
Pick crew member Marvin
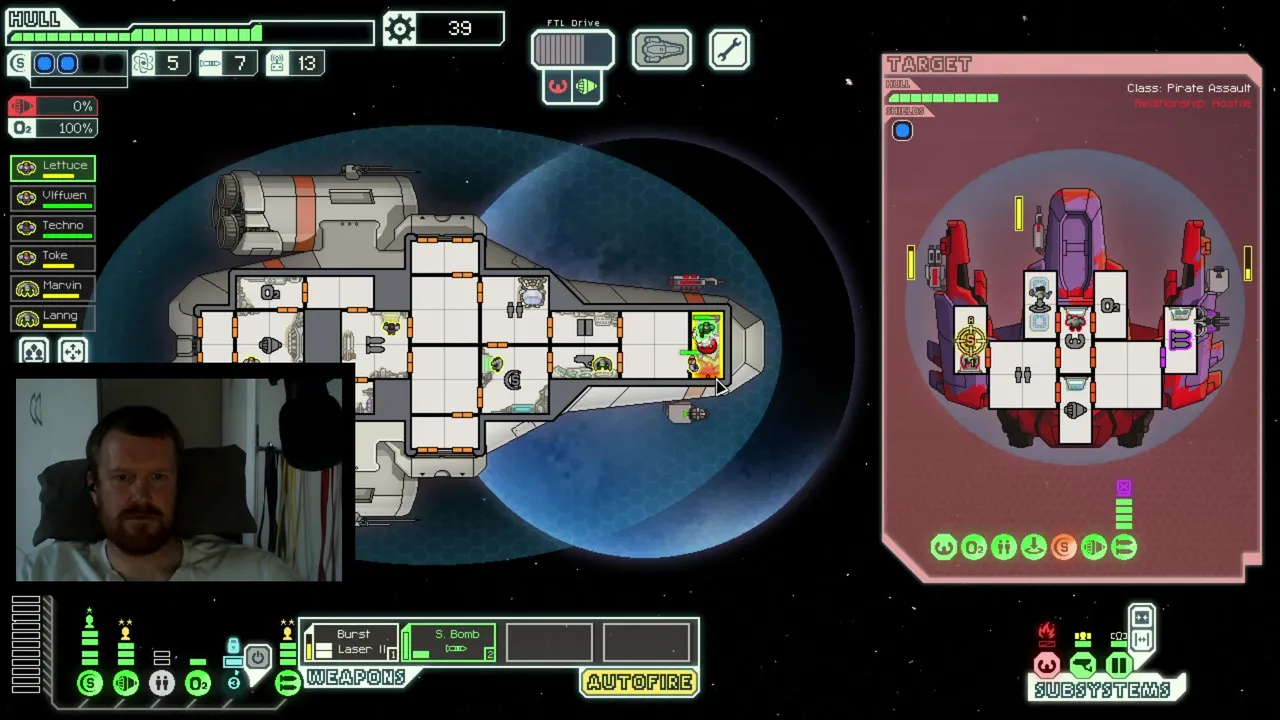point(54,287)
